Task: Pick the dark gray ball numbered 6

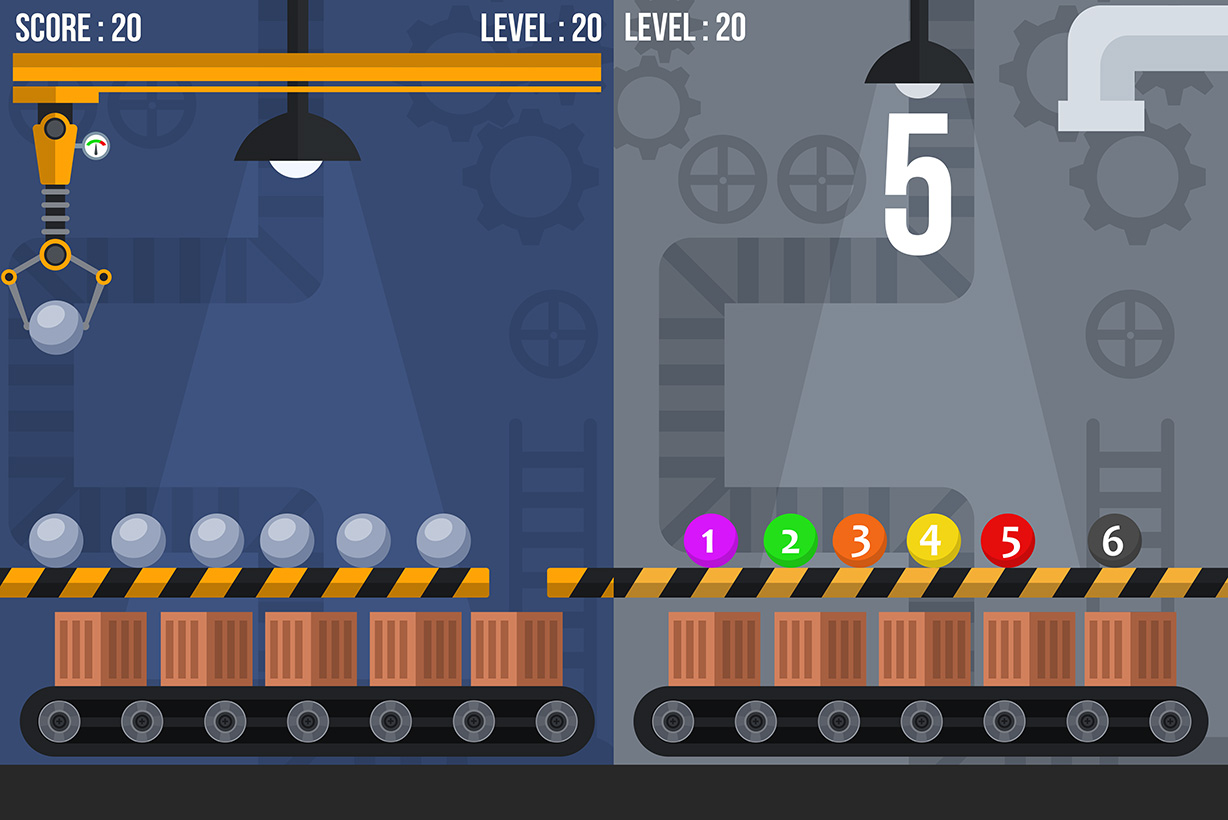Action: click(1114, 541)
